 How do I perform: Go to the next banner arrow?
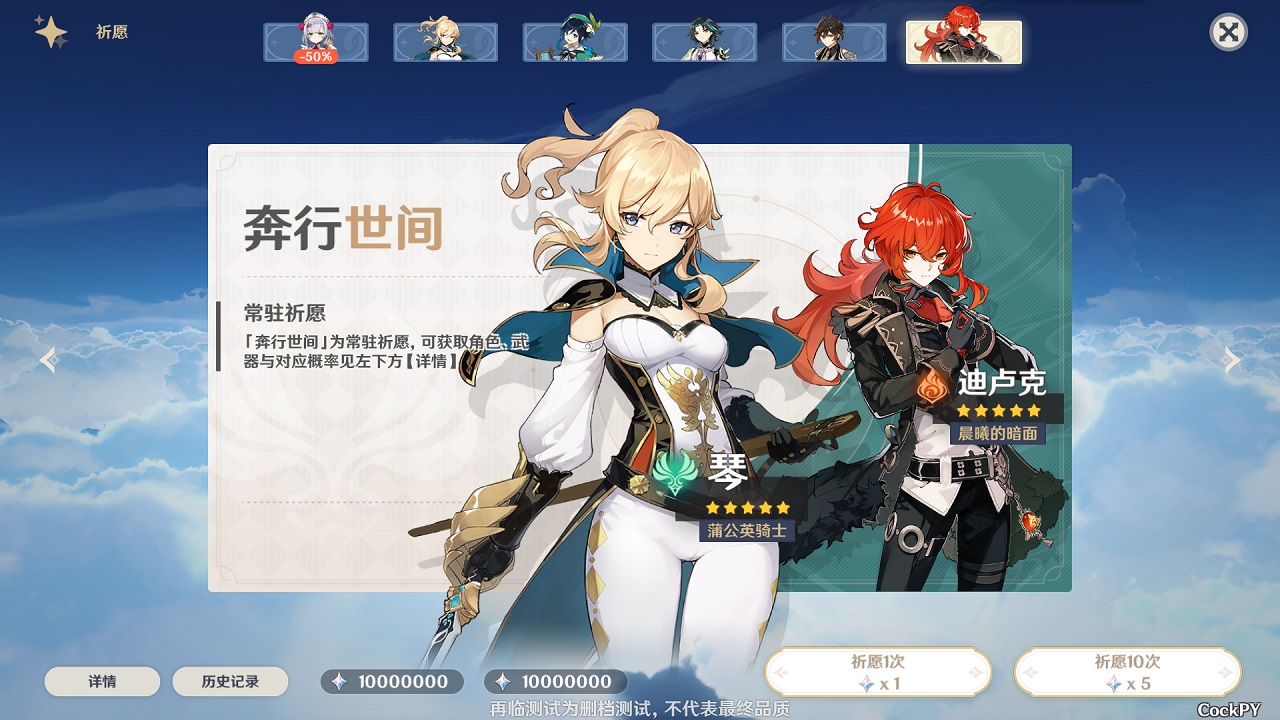coord(1232,360)
